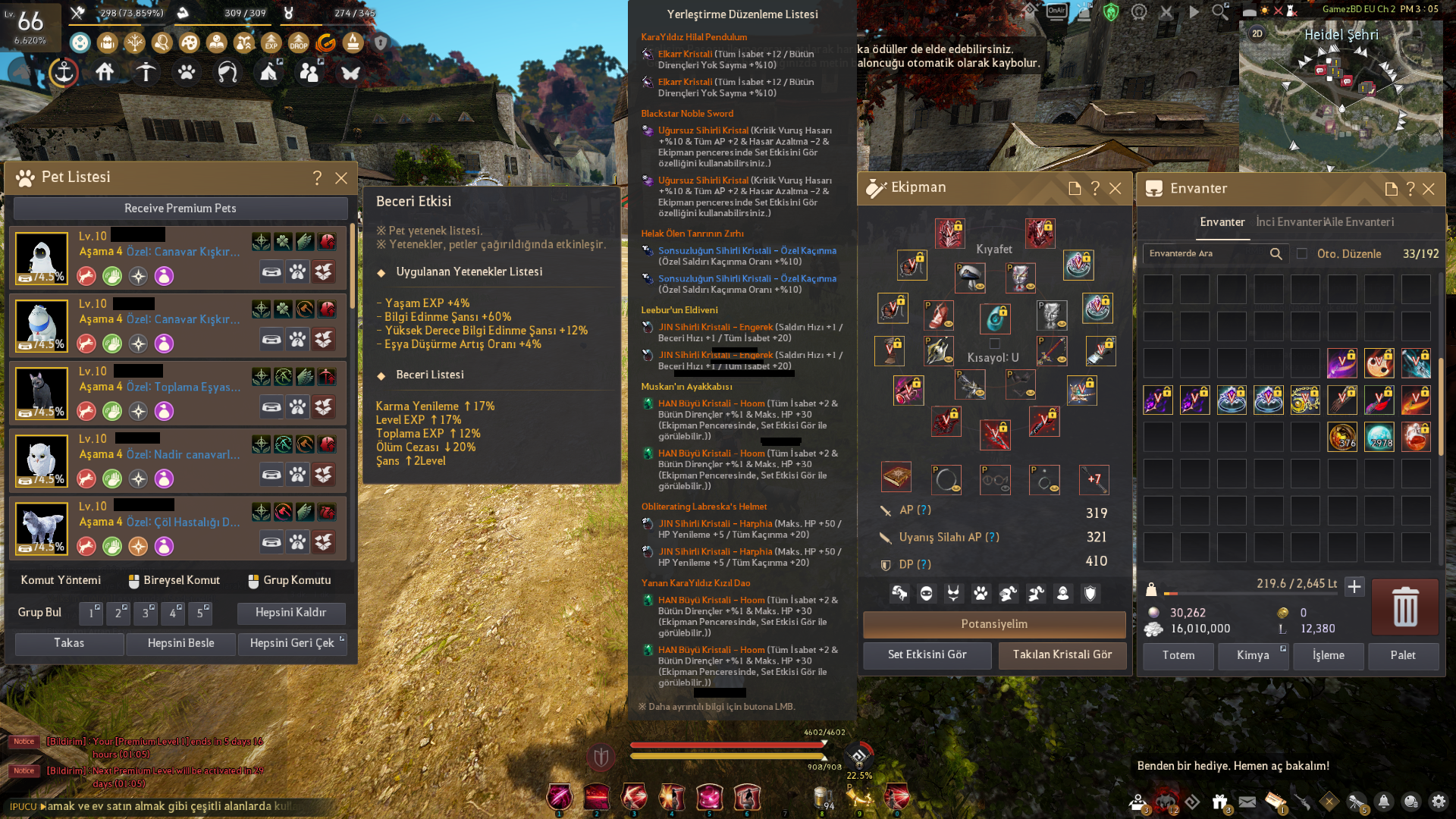
Task: Open the backpack inventory icon on top bar
Action: tap(108, 43)
